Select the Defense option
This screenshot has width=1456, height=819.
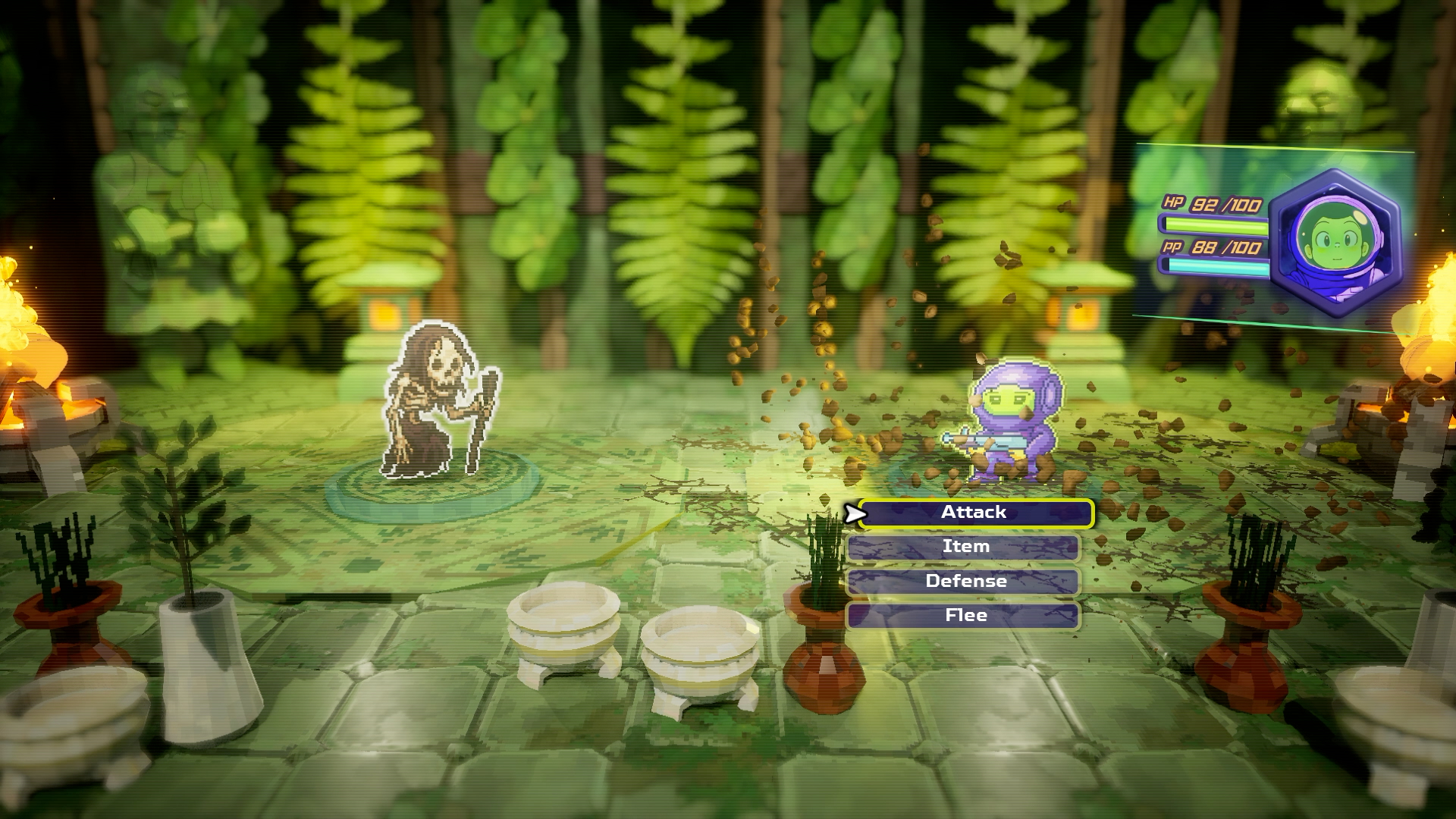(x=964, y=582)
